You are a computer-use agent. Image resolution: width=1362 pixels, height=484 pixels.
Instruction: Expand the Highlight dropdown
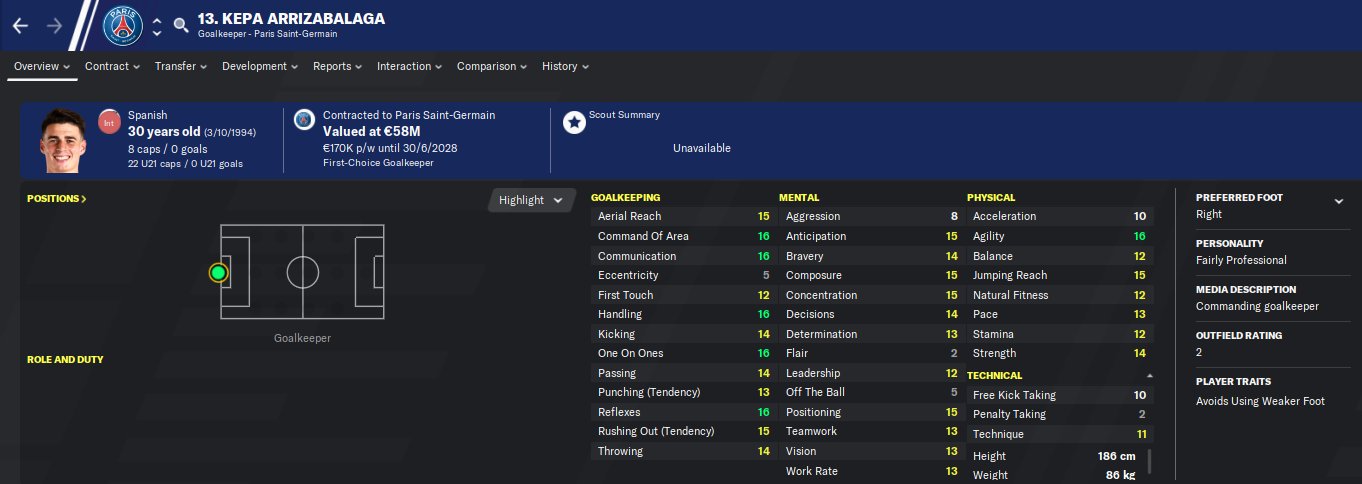pyautogui.click(x=531, y=200)
